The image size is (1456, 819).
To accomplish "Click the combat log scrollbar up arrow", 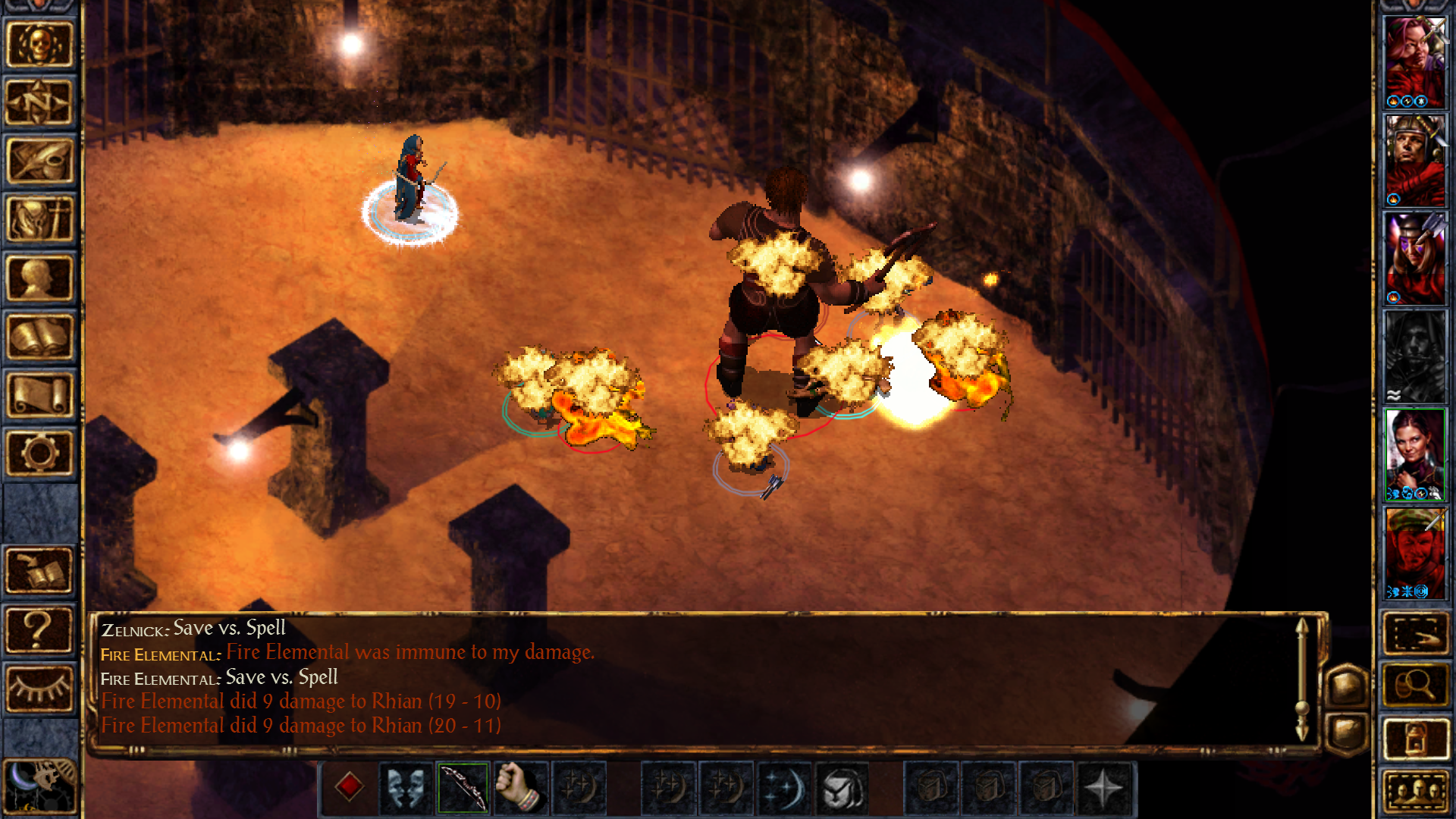I will (1303, 626).
